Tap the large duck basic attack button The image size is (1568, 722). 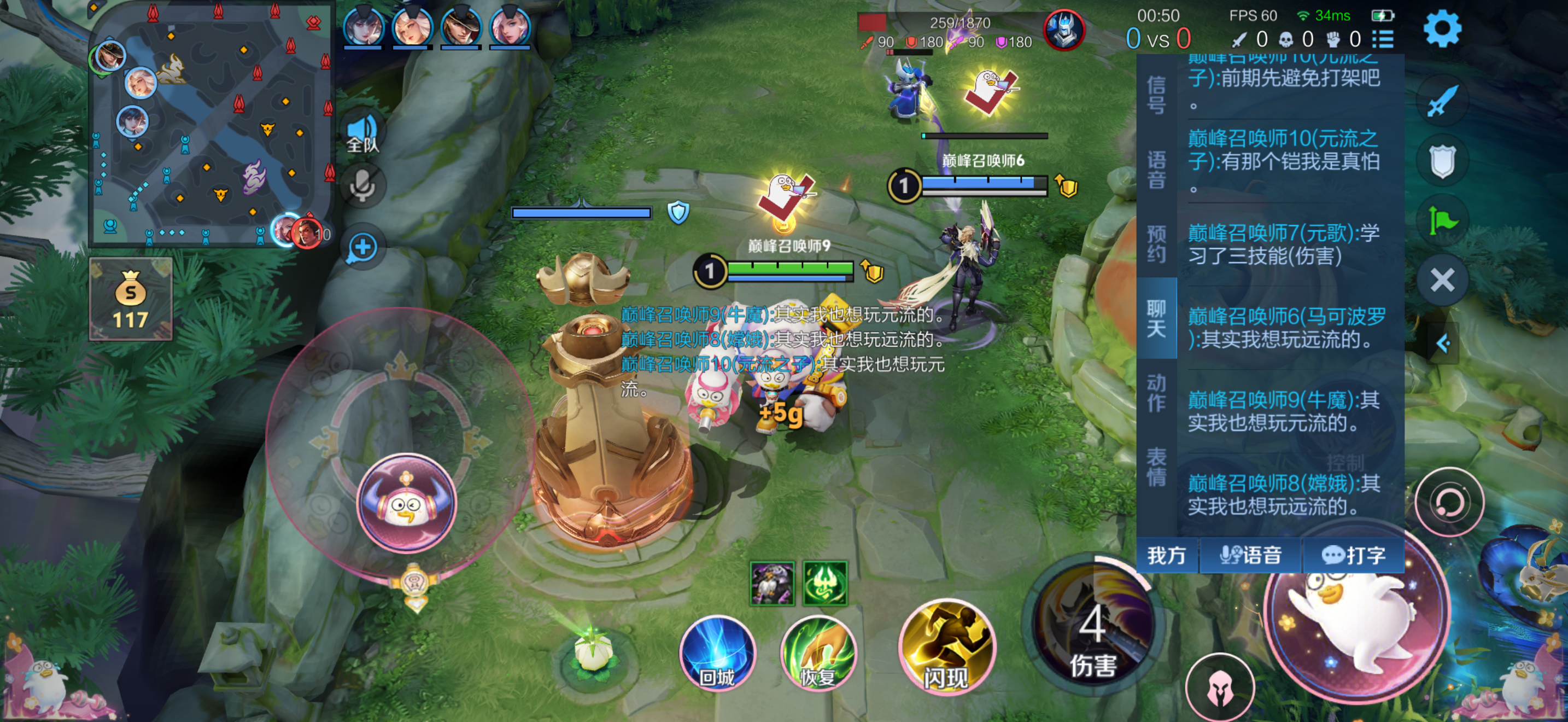tap(1356, 615)
